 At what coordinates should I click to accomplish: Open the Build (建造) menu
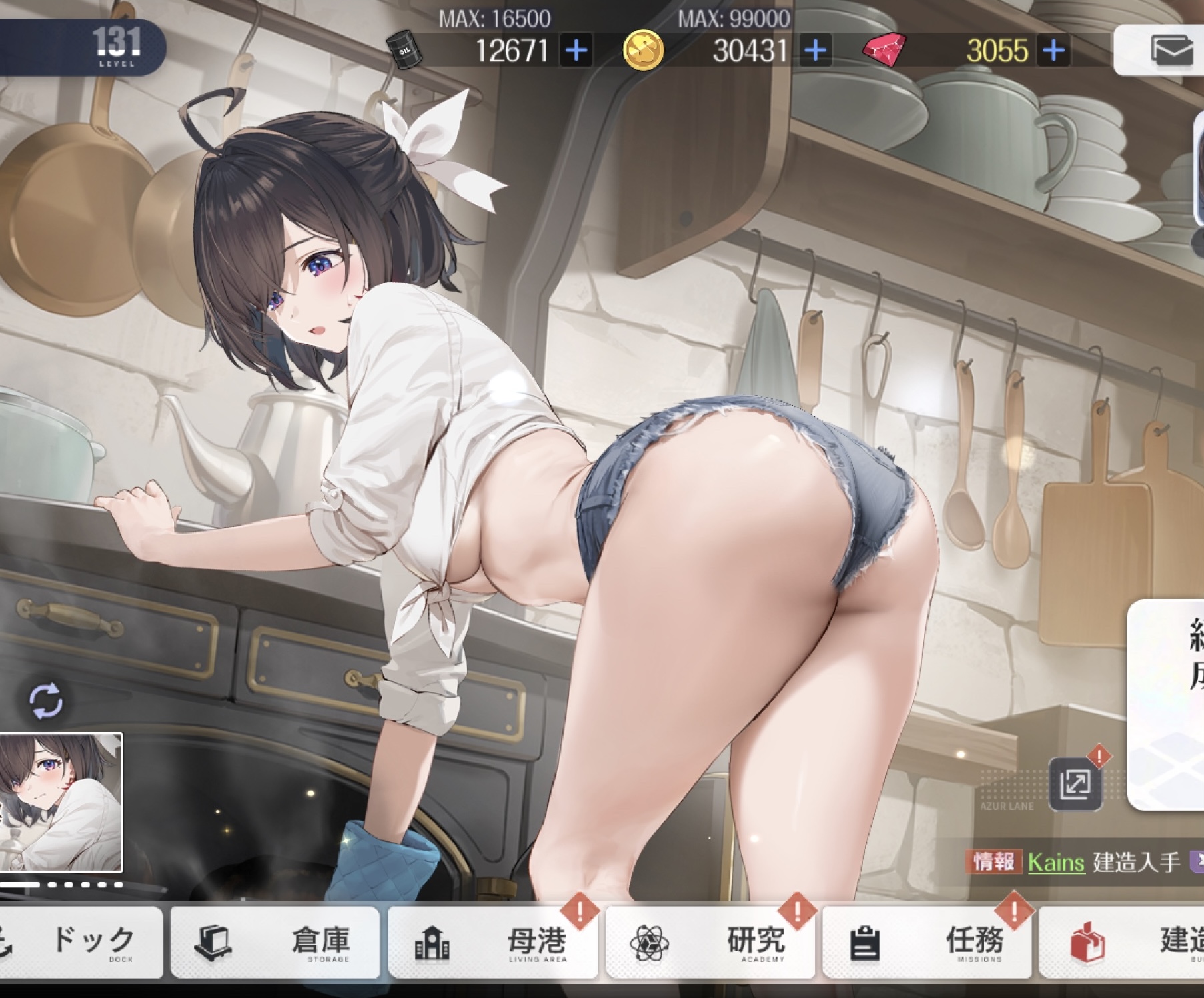tap(1127, 941)
